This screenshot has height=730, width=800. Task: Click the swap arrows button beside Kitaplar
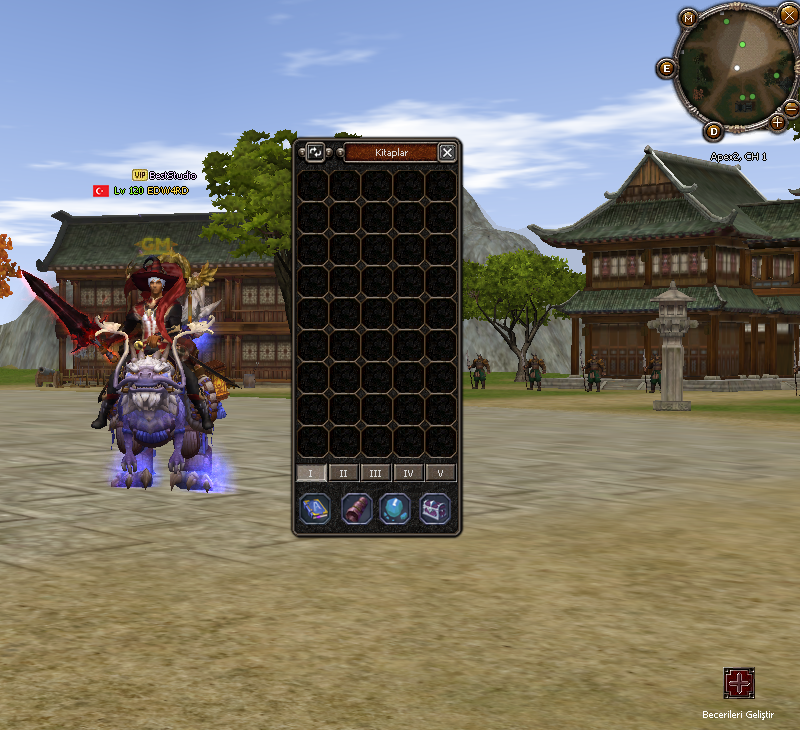[x=316, y=152]
